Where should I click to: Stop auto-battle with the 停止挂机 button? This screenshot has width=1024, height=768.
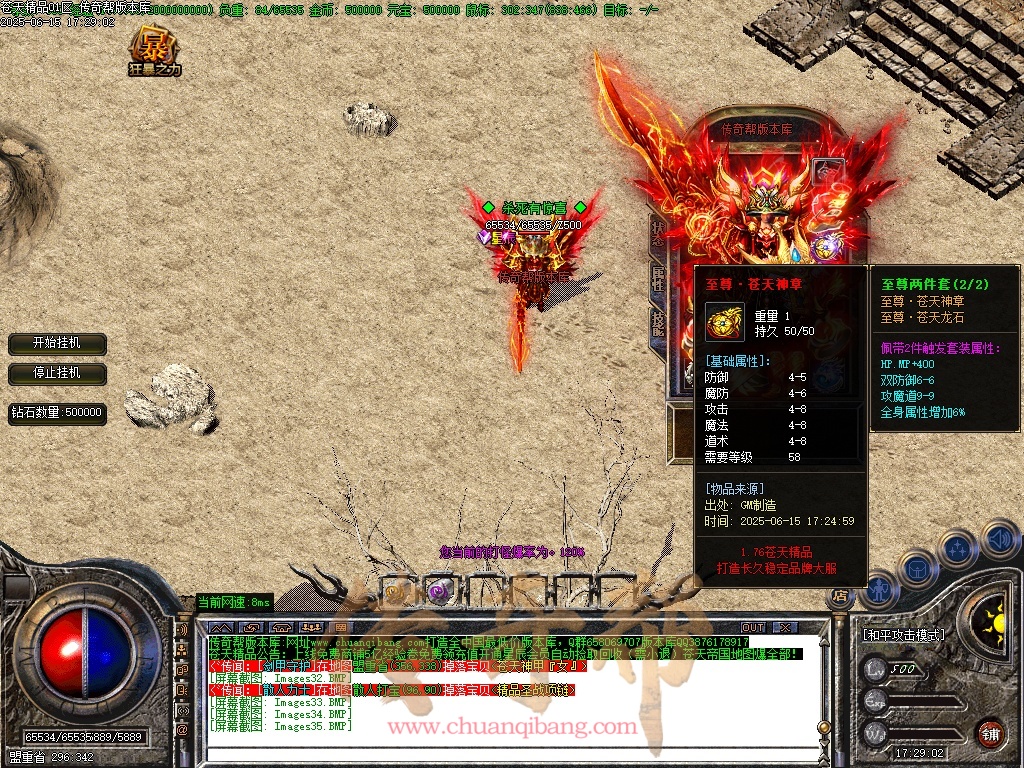[x=57, y=373]
